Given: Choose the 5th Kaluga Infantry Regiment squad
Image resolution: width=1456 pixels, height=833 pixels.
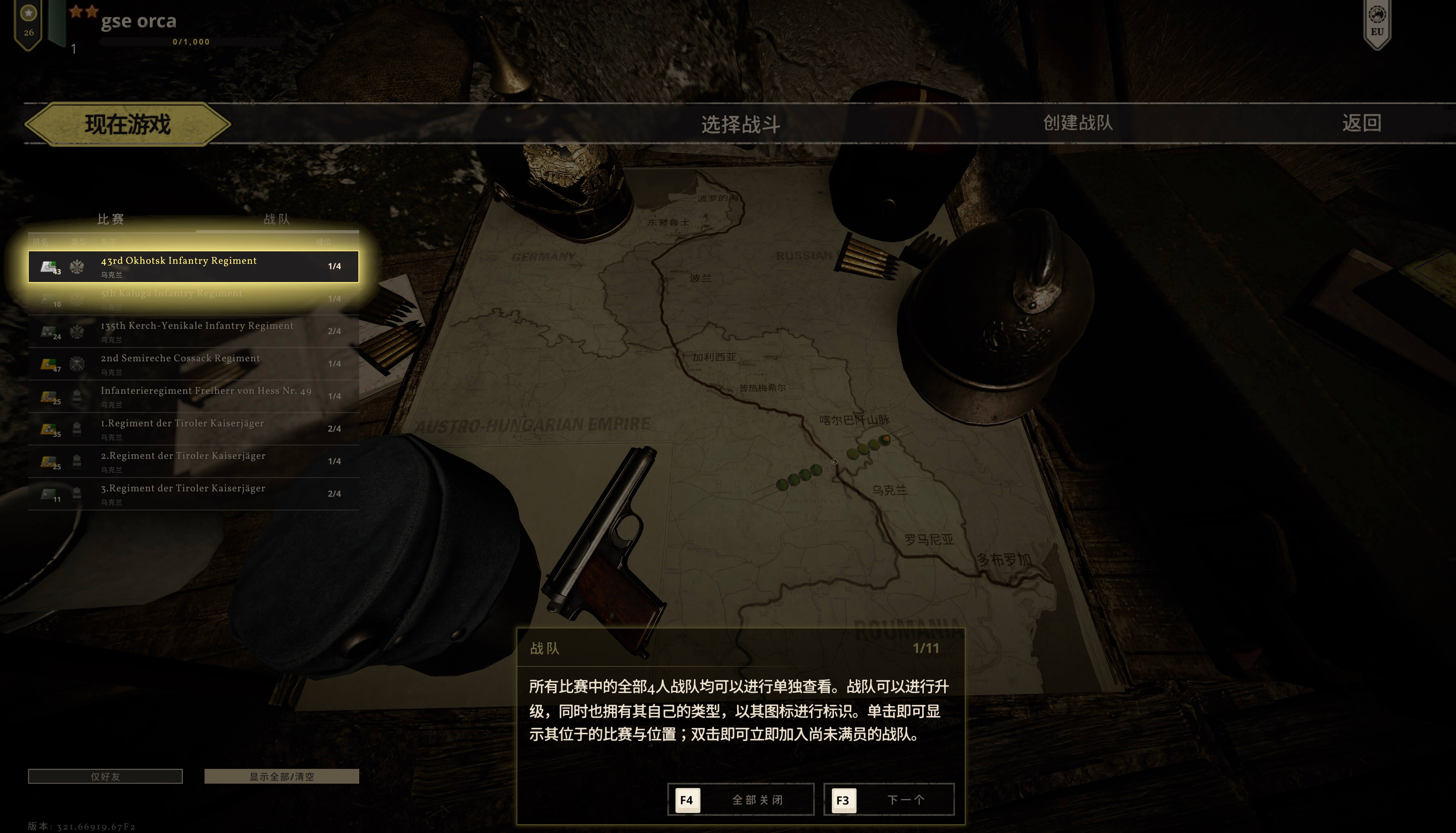Looking at the screenshot, I should click(193, 299).
